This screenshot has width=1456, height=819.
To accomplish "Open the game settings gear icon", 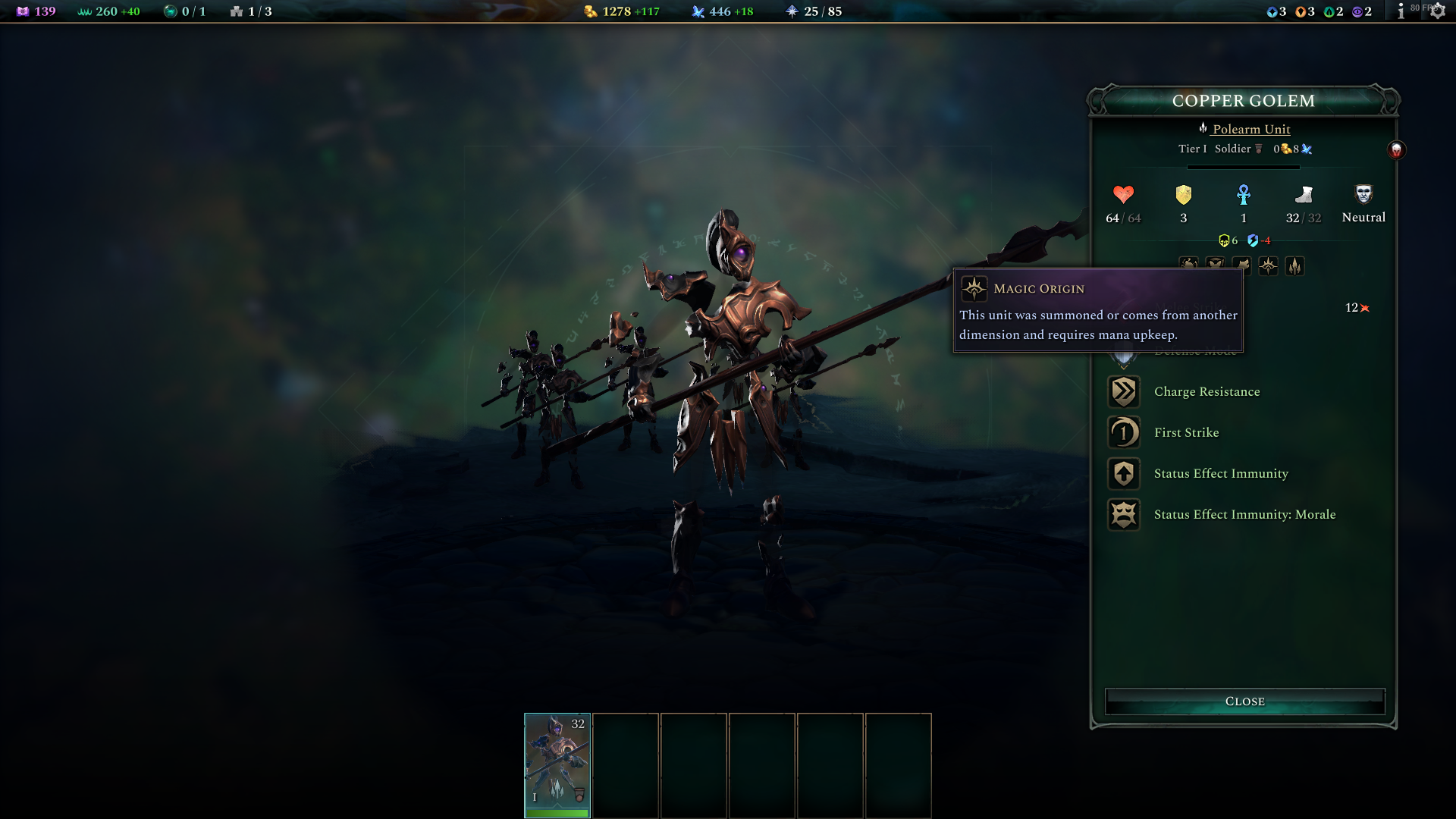I will click(1438, 11).
